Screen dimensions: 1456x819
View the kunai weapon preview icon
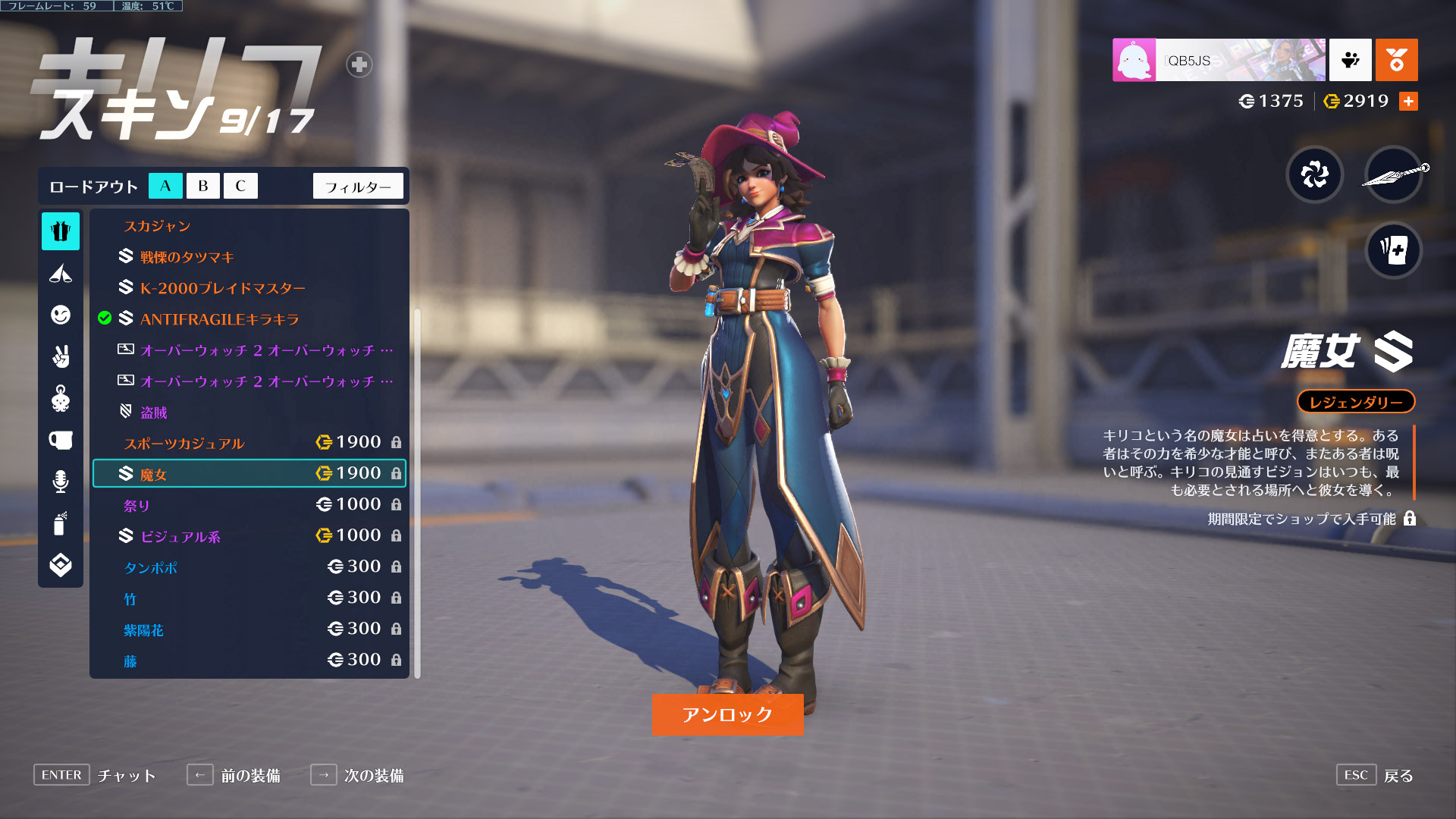pyautogui.click(x=1393, y=175)
